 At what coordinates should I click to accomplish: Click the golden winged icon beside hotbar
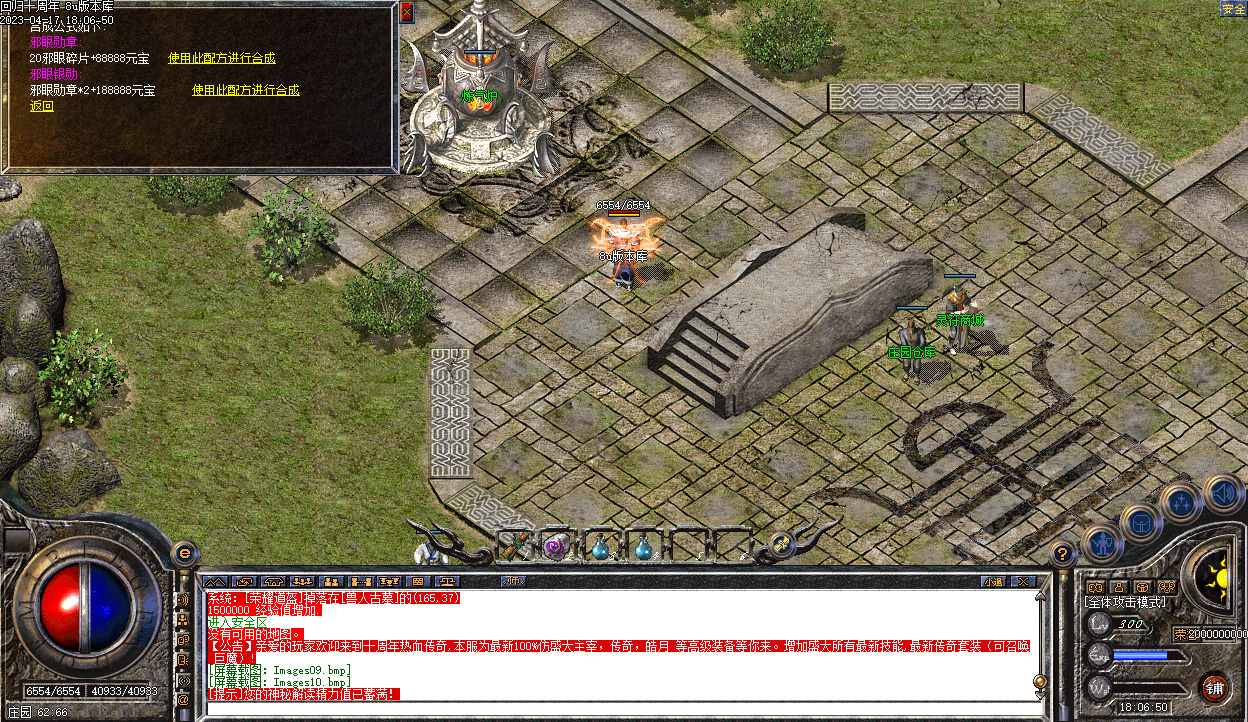[782, 545]
